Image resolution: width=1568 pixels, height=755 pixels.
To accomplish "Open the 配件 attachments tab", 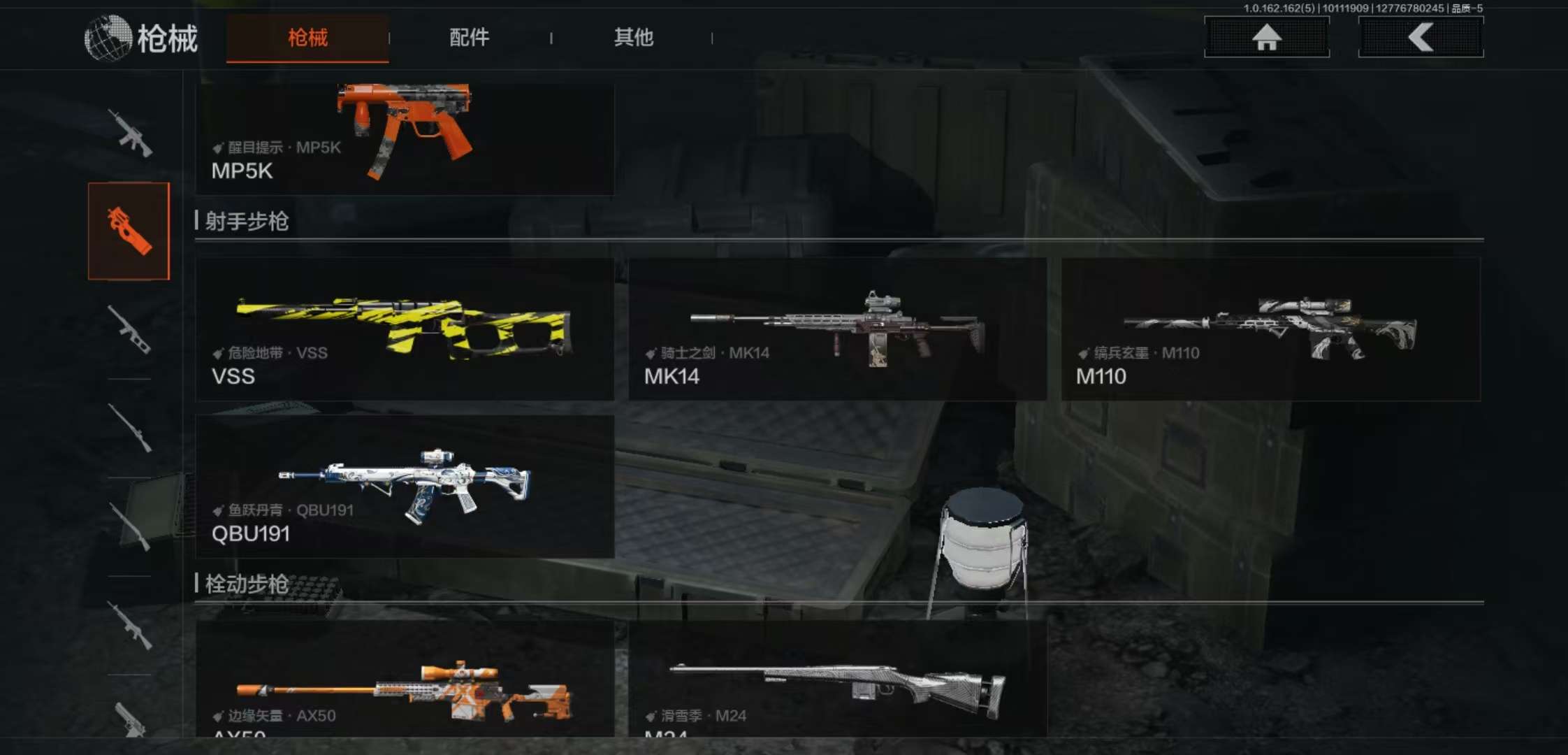I will tap(469, 38).
